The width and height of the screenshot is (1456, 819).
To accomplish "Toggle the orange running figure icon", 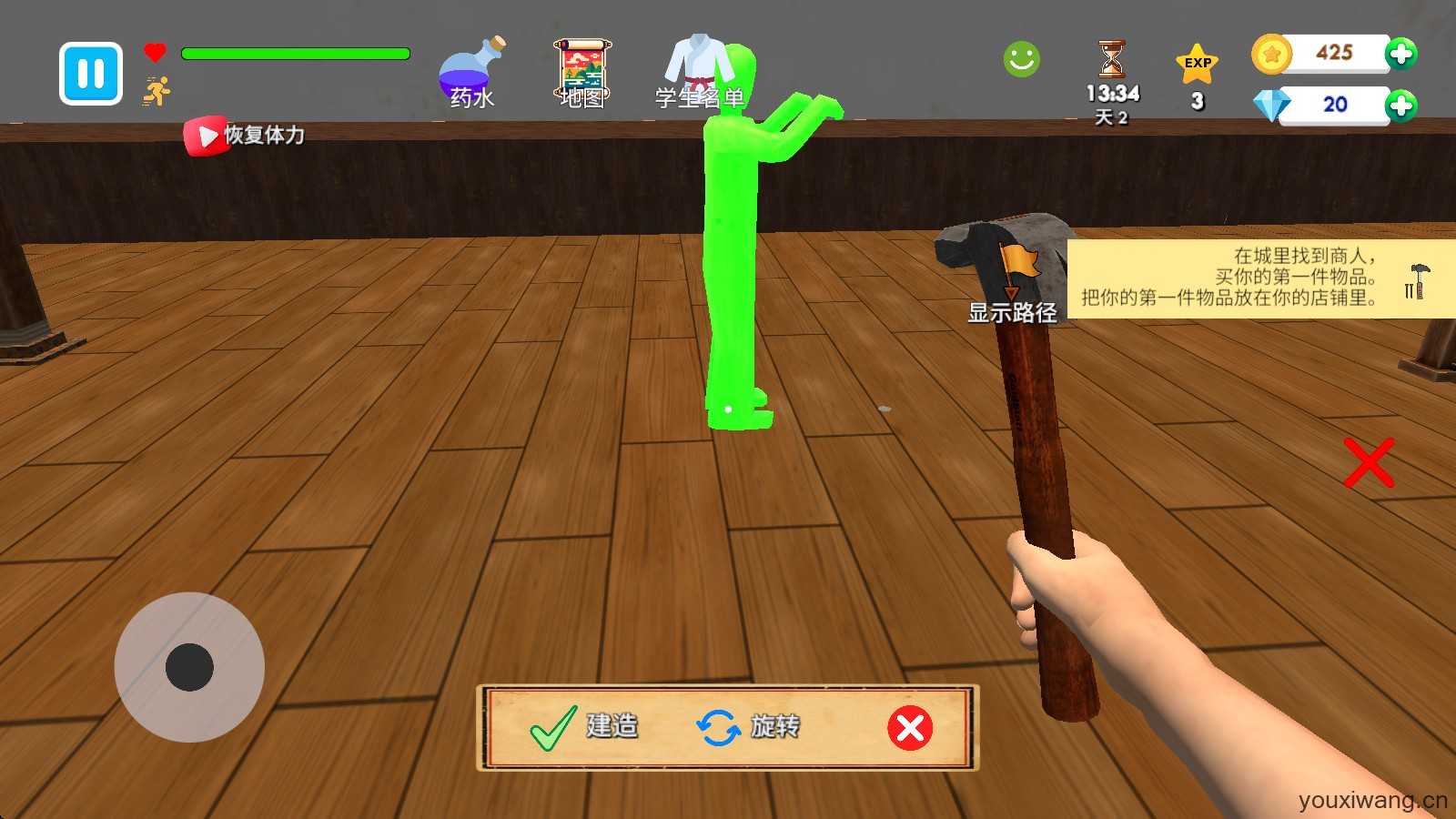I will point(157,91).
